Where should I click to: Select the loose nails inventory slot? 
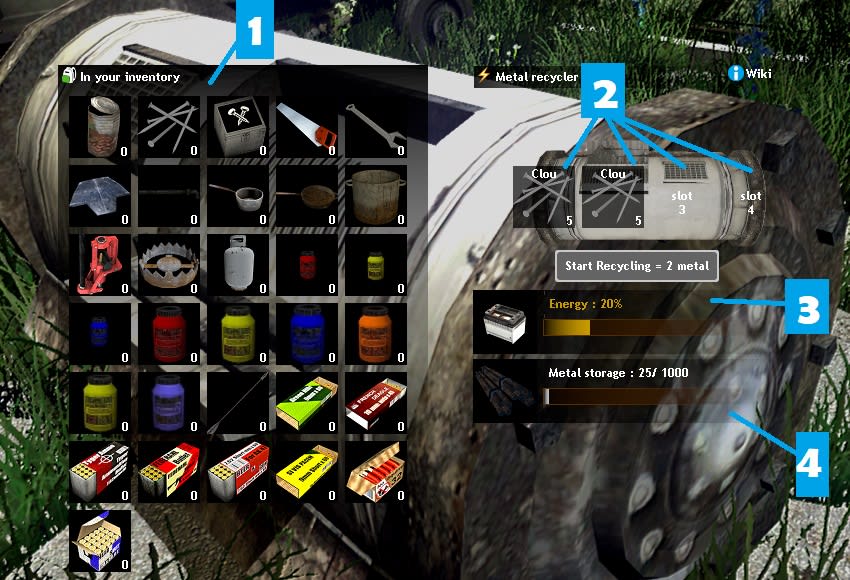[169, 127]
